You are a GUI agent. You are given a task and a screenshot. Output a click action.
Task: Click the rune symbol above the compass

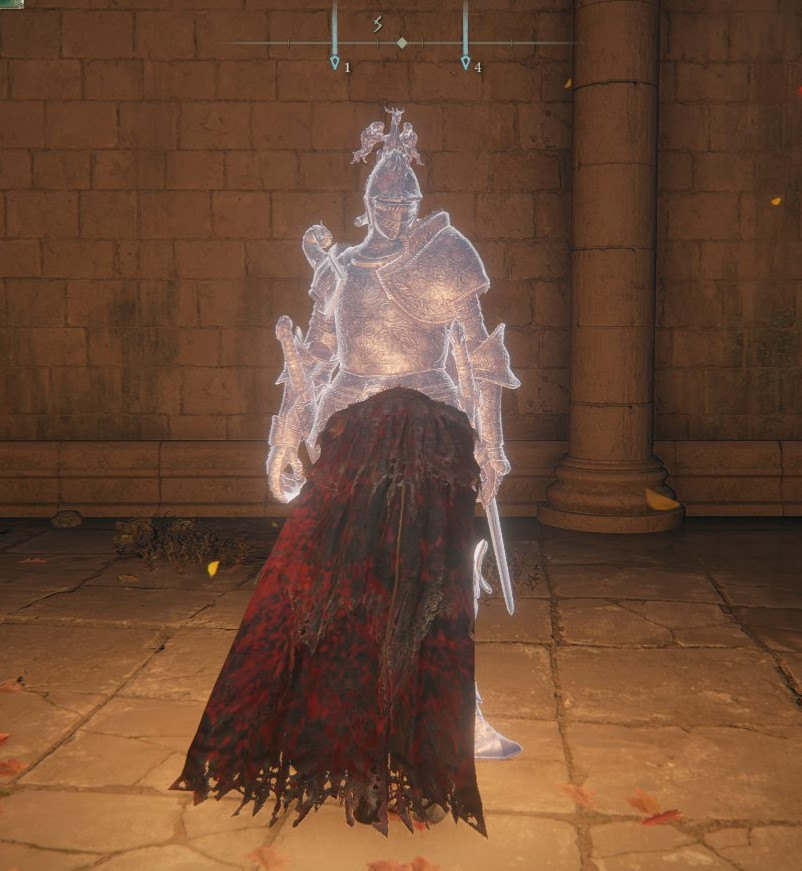tap(378, 24)
